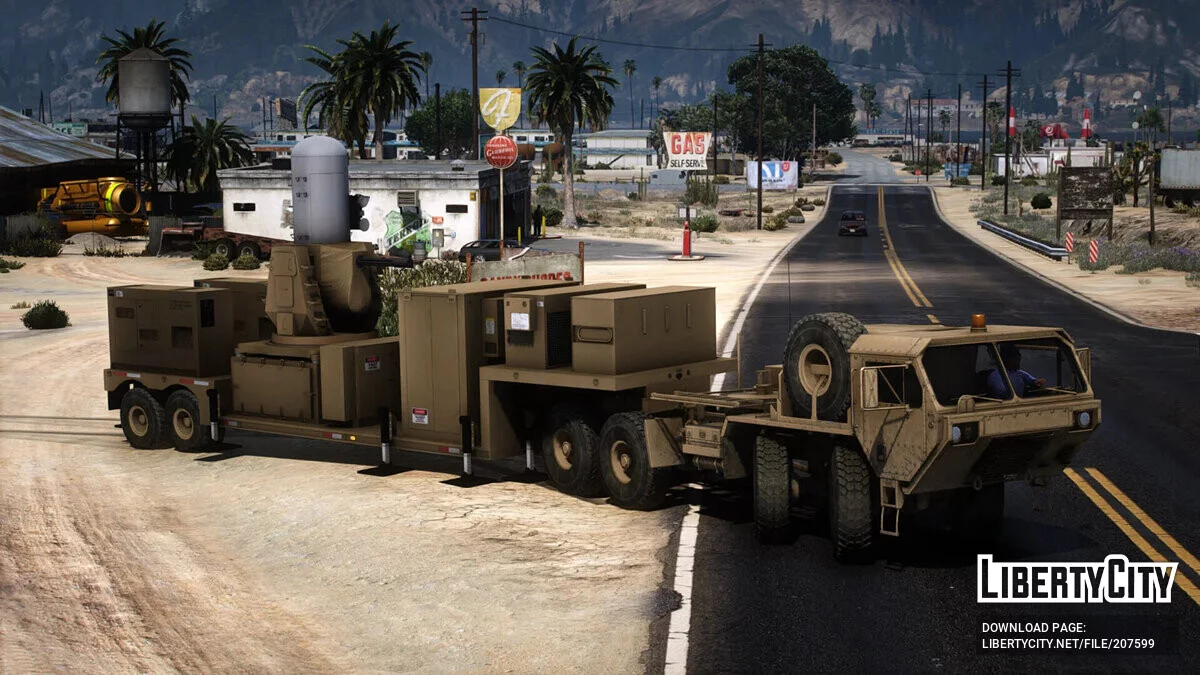Click the LibertyCity logo watermark
1200x675 pixels.
[x=1077, y=580]
